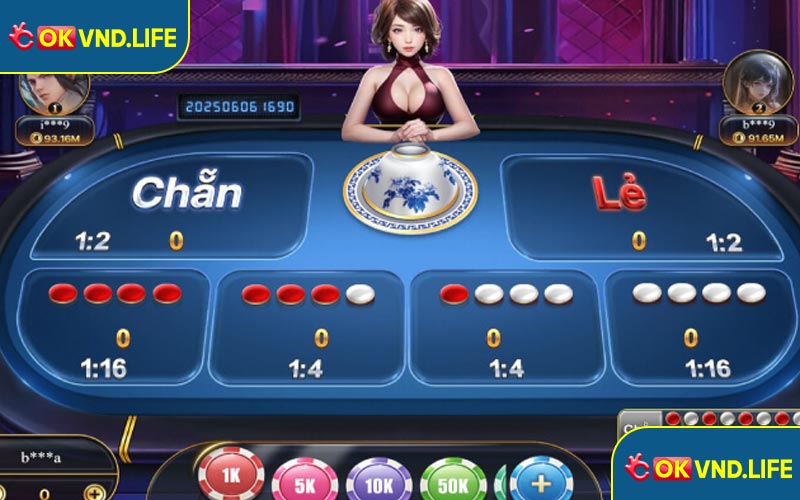Choose the pink 5K chip
800x500 pixels.
303,480
